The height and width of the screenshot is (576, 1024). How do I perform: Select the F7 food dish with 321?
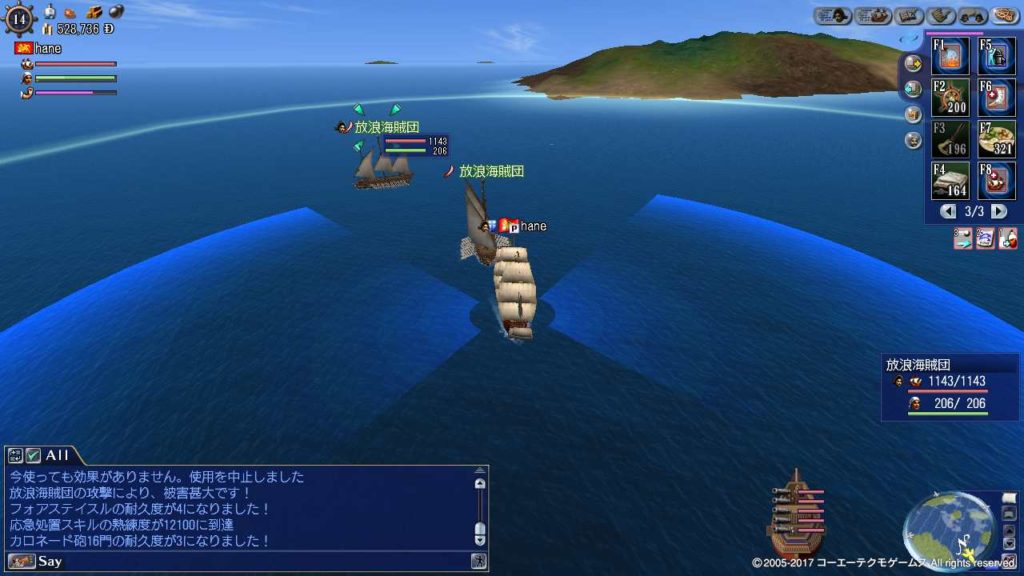click(x=997, y=139)
